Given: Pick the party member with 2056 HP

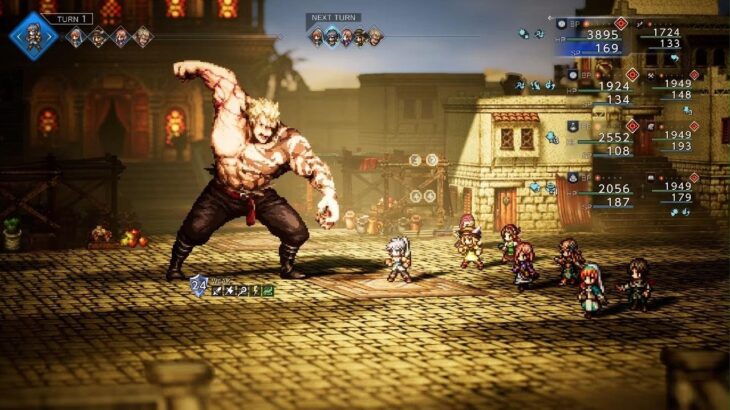Looking at the screenshot, I should (613, 189).
